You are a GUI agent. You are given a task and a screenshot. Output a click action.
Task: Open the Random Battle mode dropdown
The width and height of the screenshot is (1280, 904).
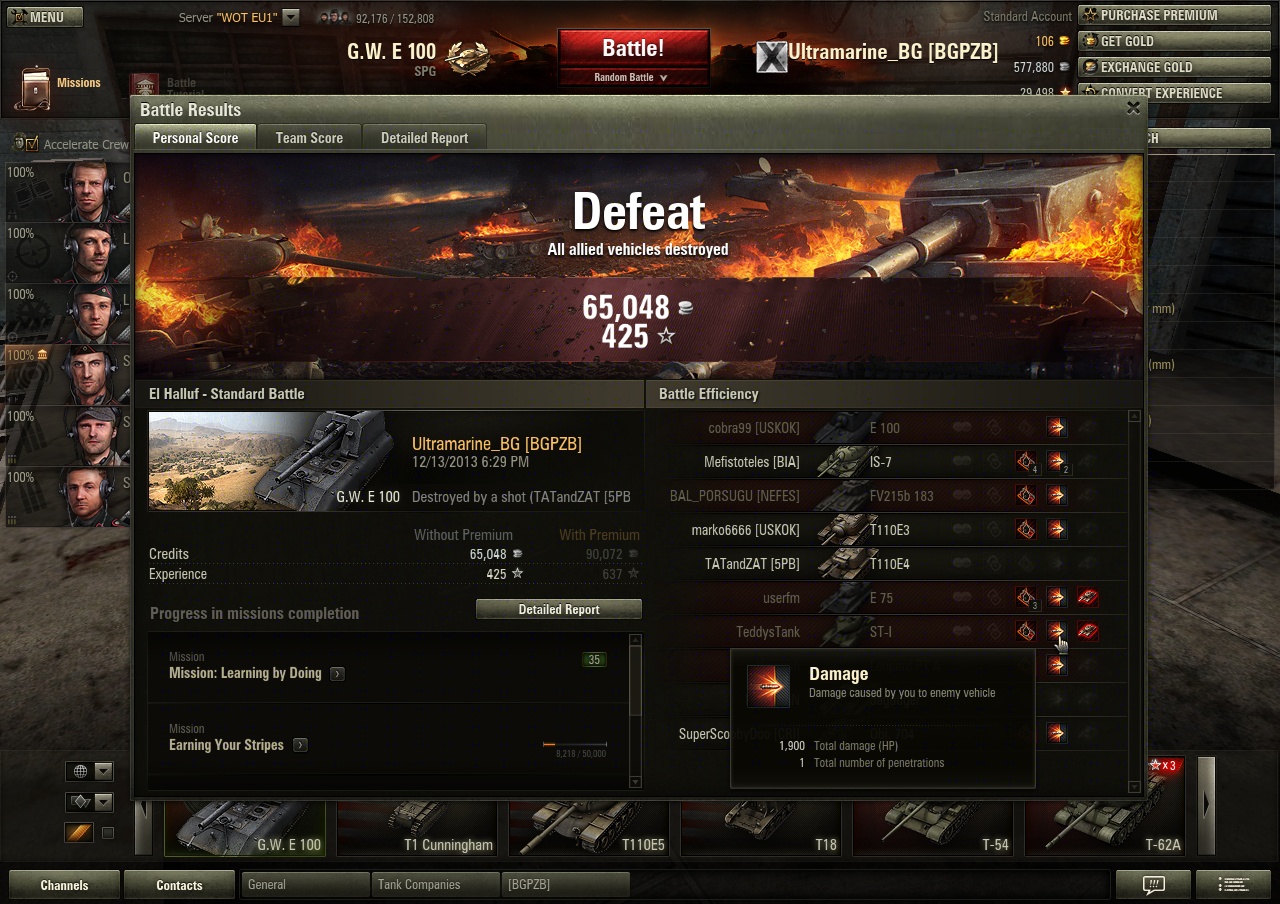[632, 77]
